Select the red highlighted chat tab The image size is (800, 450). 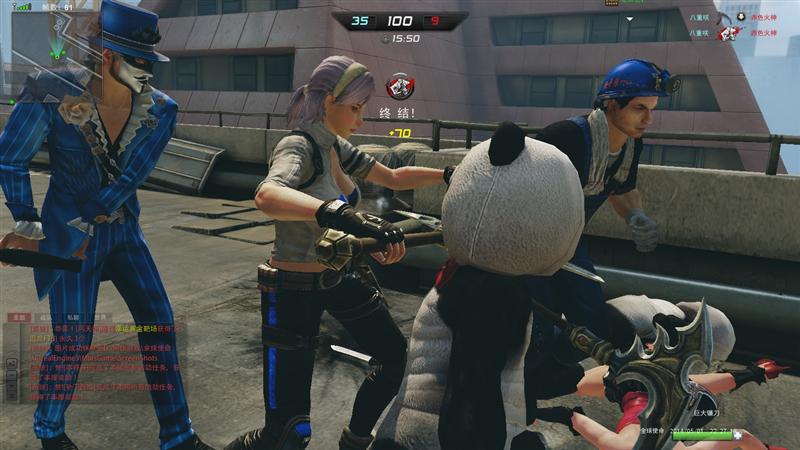point(17,317)
